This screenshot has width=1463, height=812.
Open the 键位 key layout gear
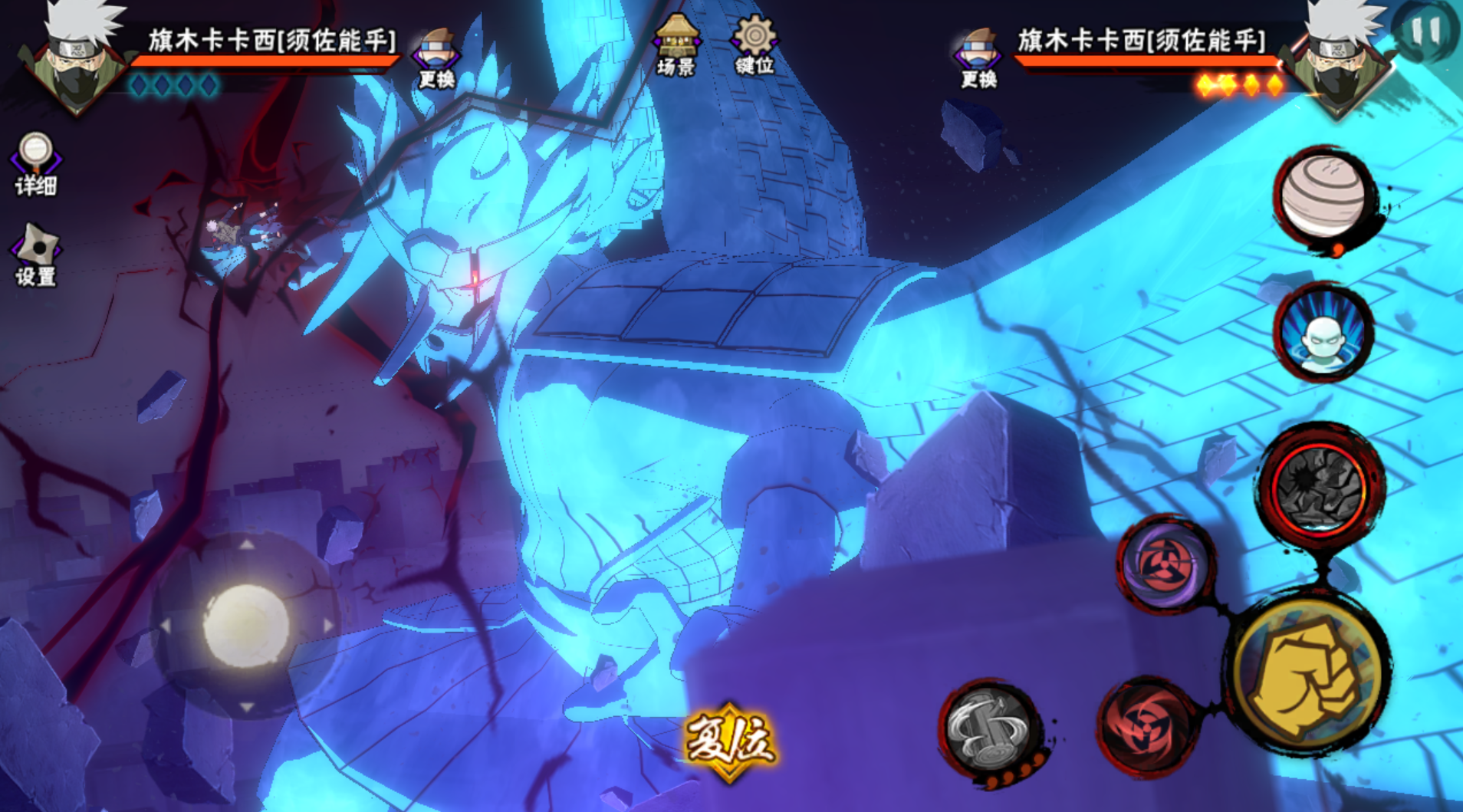[x=755, y=45]
